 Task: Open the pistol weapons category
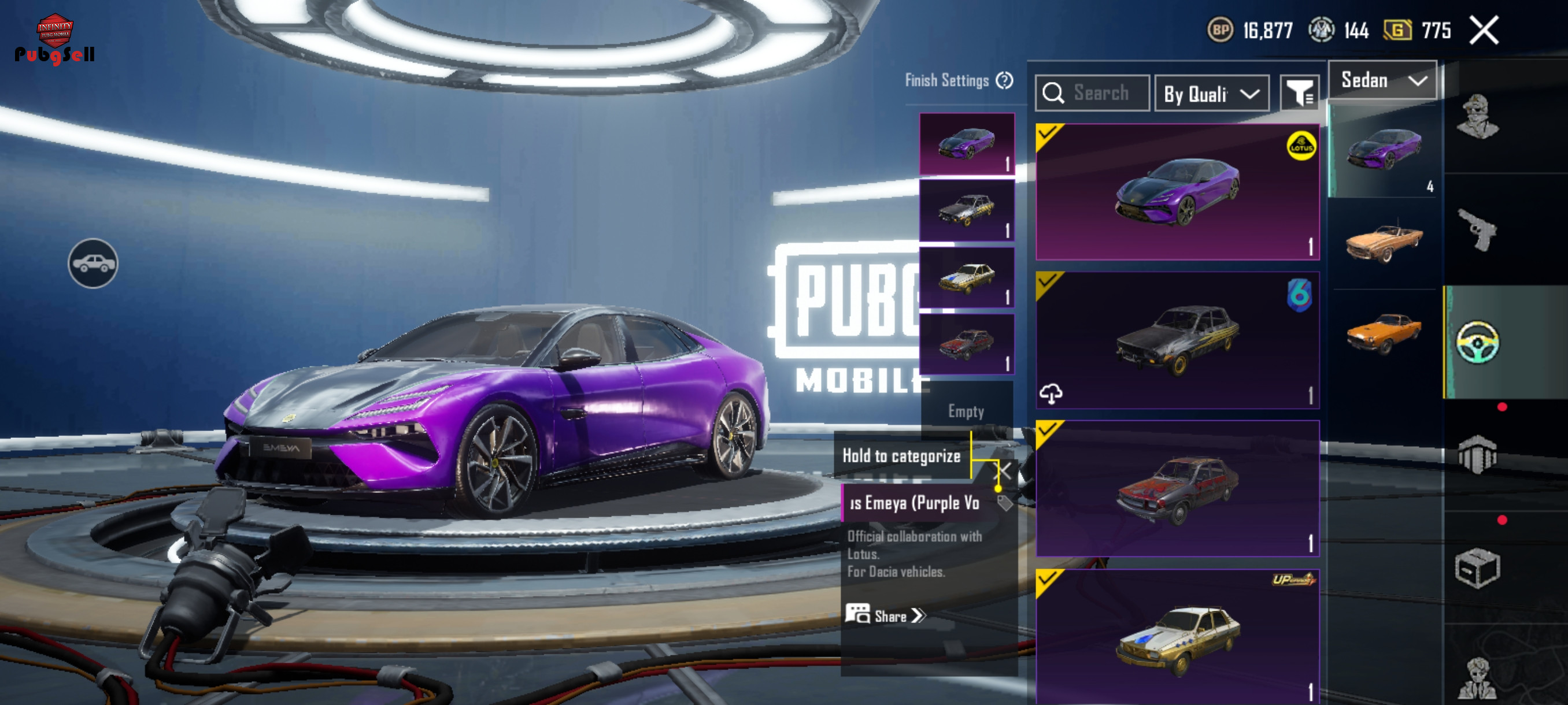pos(1477,230)
